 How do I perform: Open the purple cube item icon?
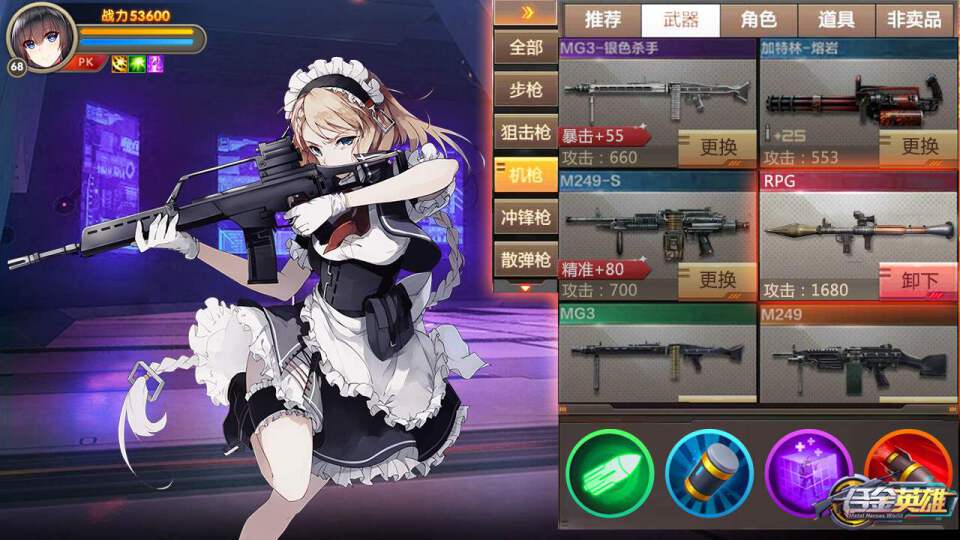click(x=808, y=473)
